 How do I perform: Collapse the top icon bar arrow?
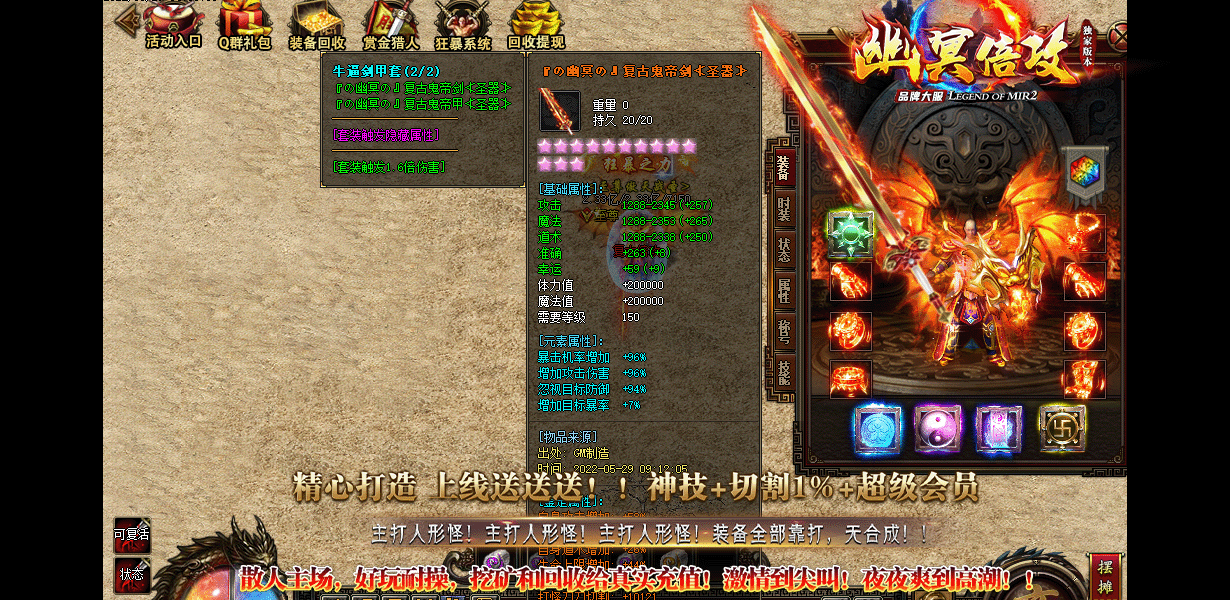(x=125, y=21)
